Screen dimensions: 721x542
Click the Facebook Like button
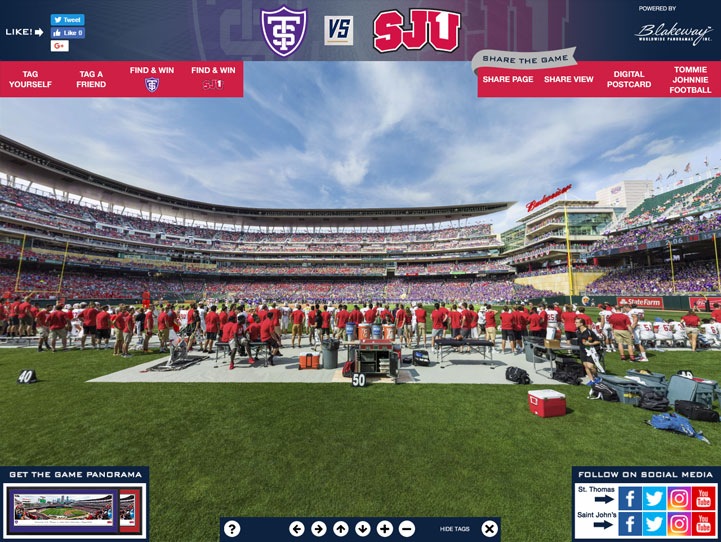pos(68,33)
